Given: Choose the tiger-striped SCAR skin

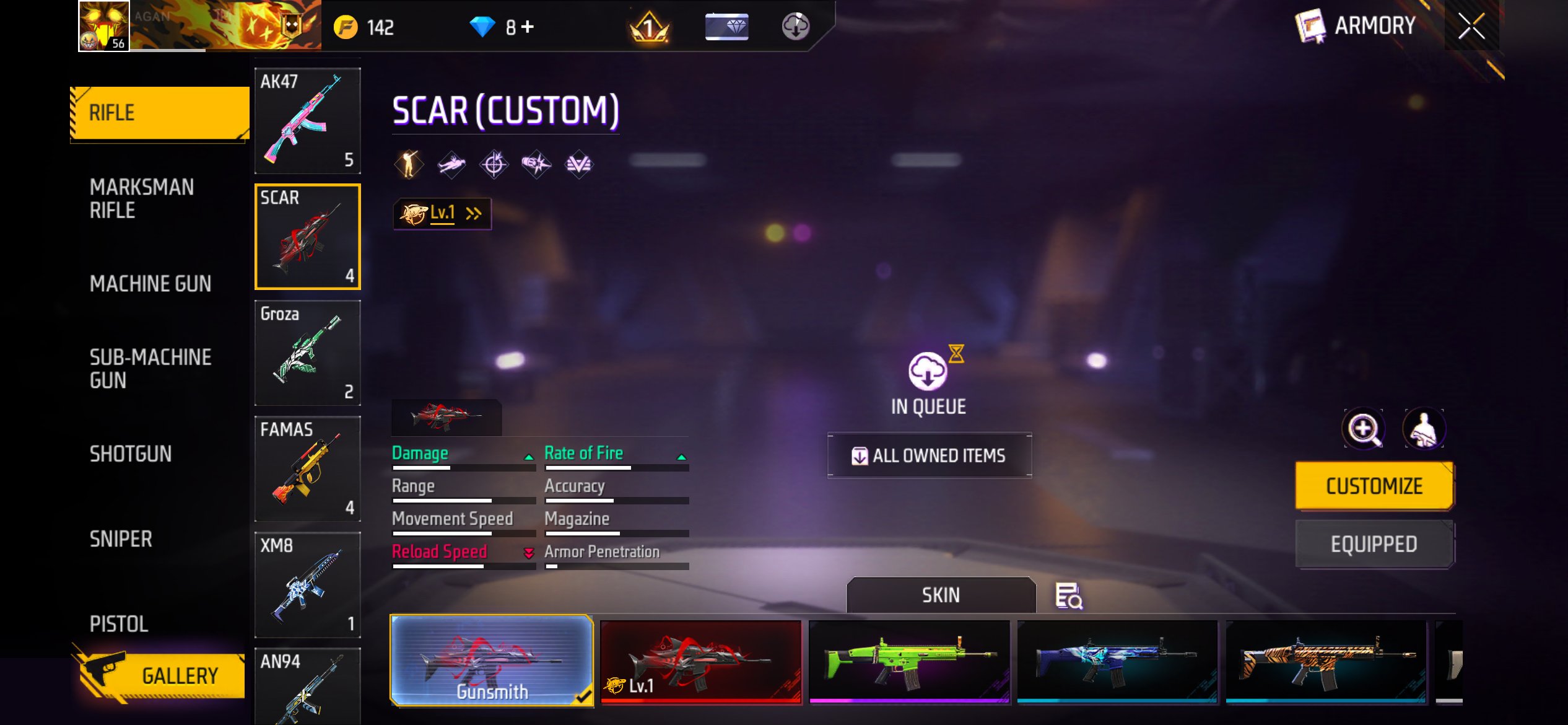Looking at the screenshot, I should point(1326,662).
